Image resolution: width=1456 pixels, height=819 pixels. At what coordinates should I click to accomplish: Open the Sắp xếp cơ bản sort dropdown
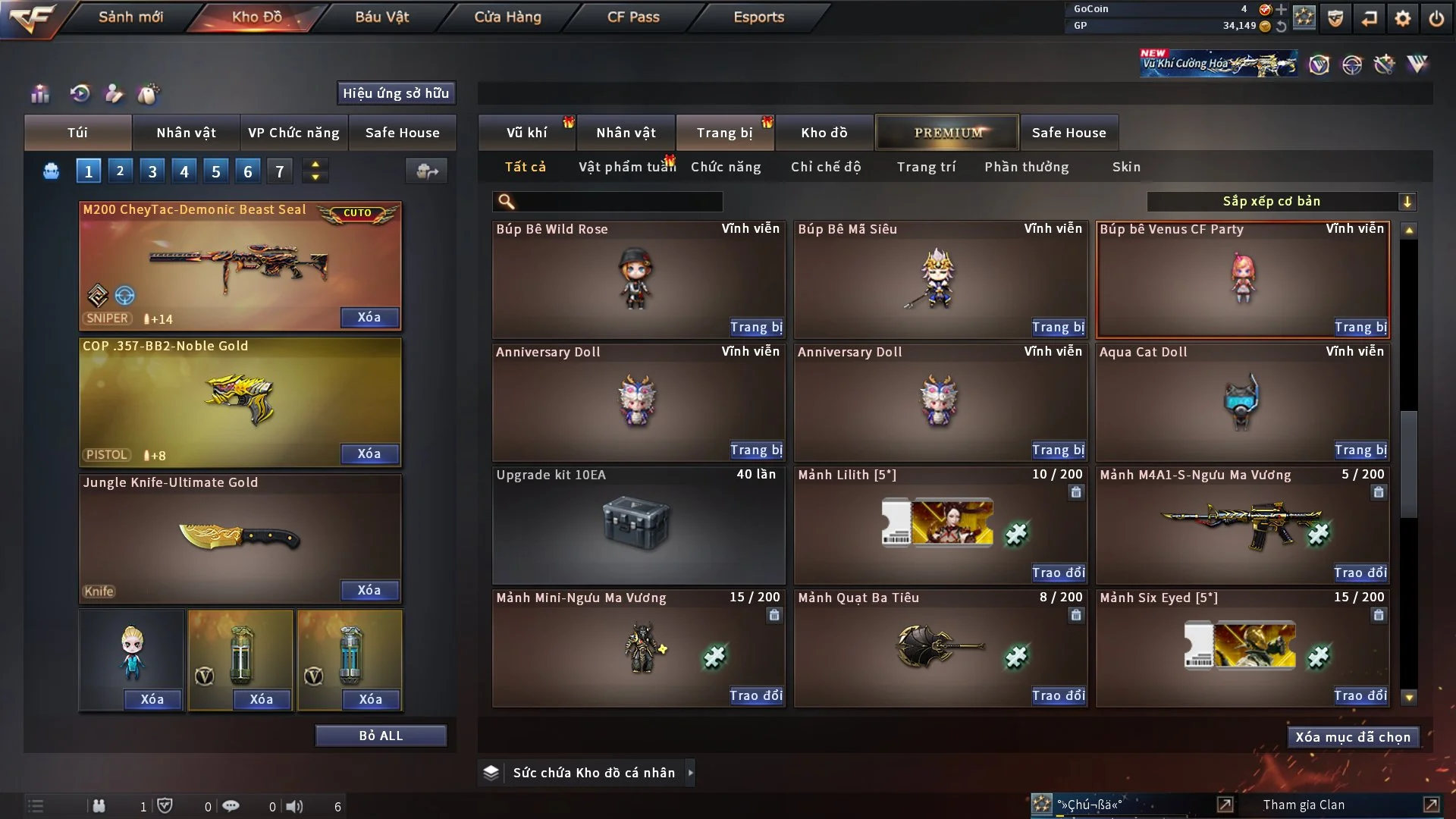1281,201
